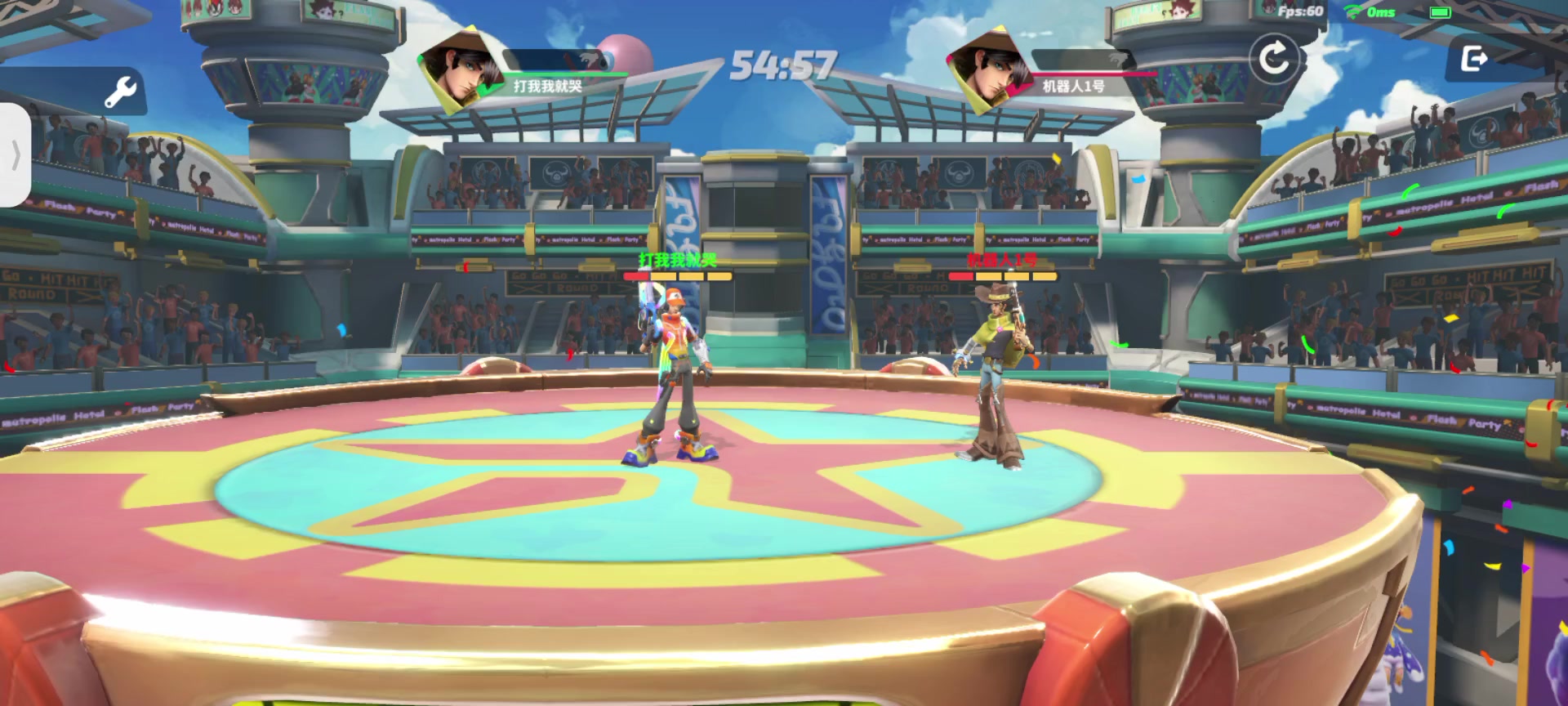The image size is (1568, 706).
Task: Select player portrait 打我我就哭
Action: pyautogui.click(x=462, y=70)
